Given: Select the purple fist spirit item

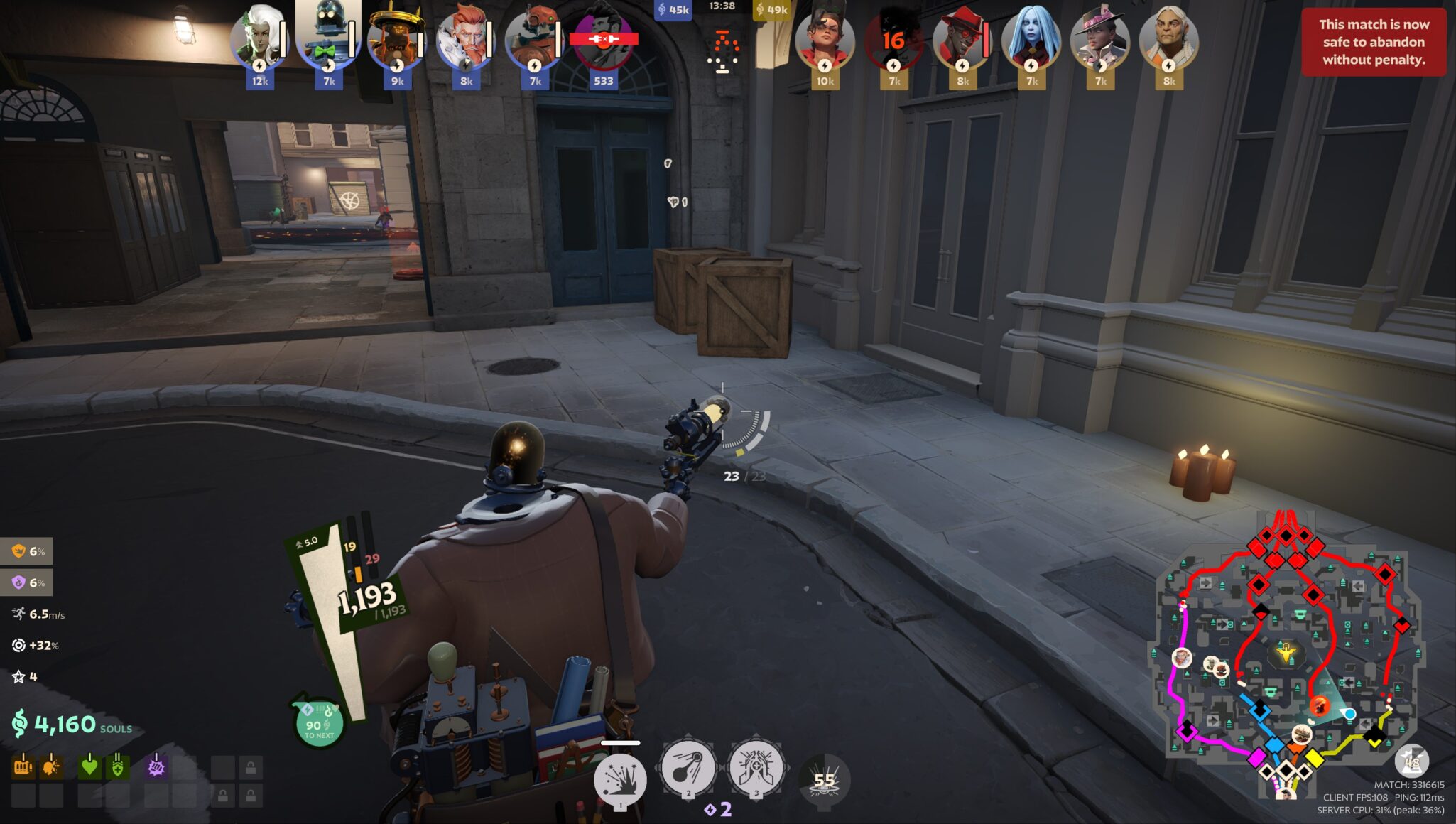Looking at the screenshot, I should [156, 767].
